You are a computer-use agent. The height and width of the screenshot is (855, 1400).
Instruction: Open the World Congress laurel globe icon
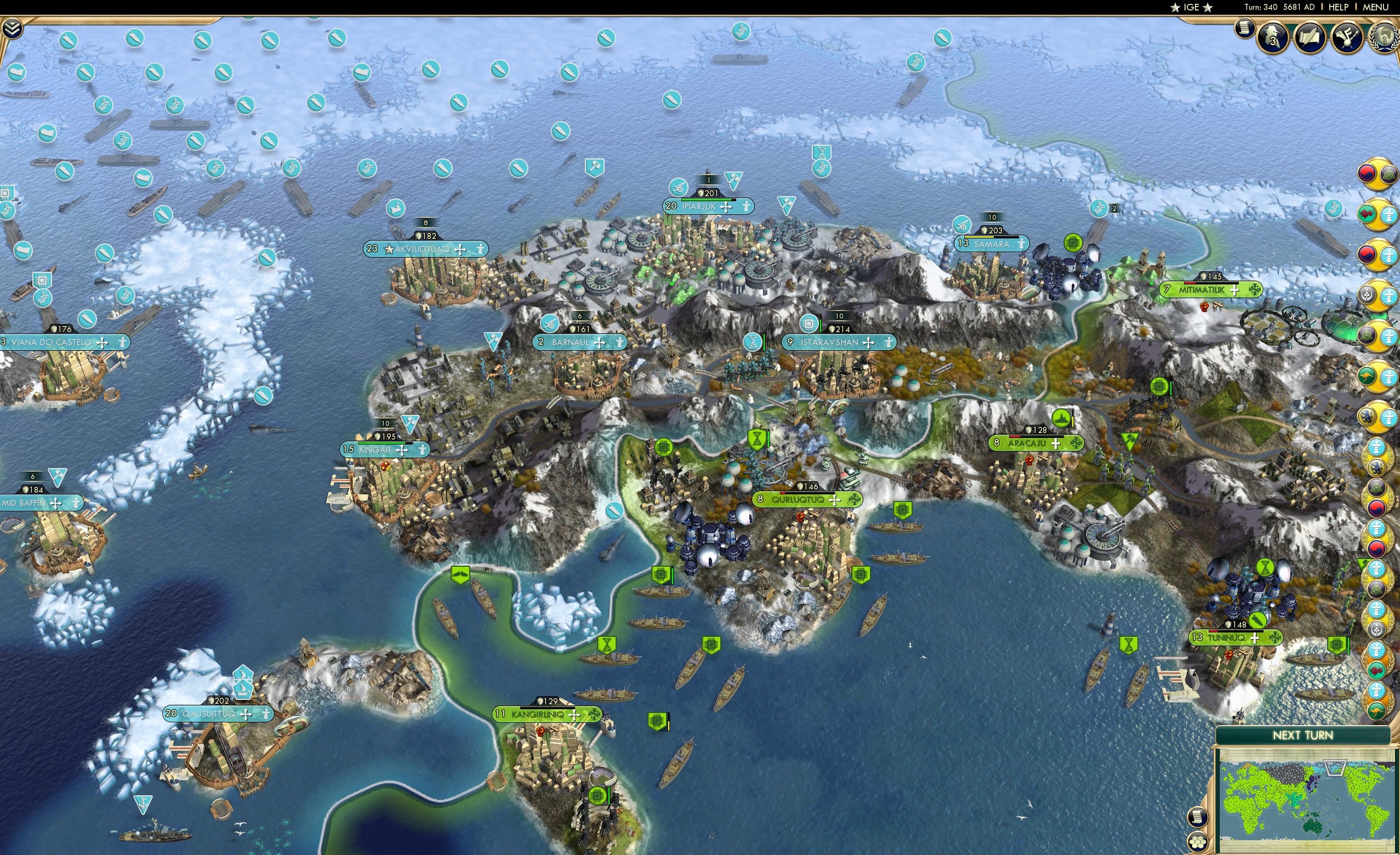[x=1385, y=37]
